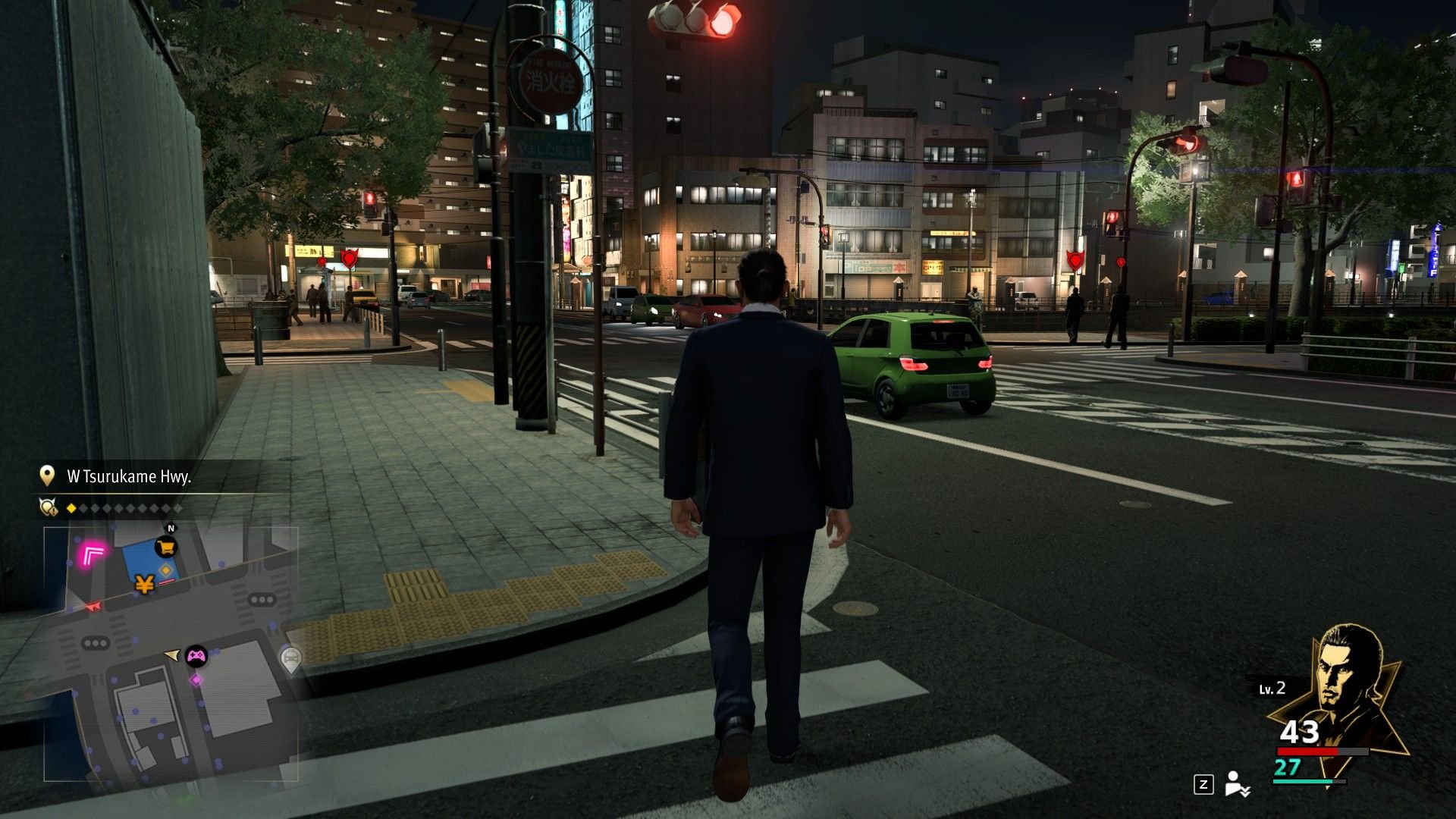1456x819 pixels.
Task: Select the shopping cart store icon on the minimap
Action: [166, 546]
